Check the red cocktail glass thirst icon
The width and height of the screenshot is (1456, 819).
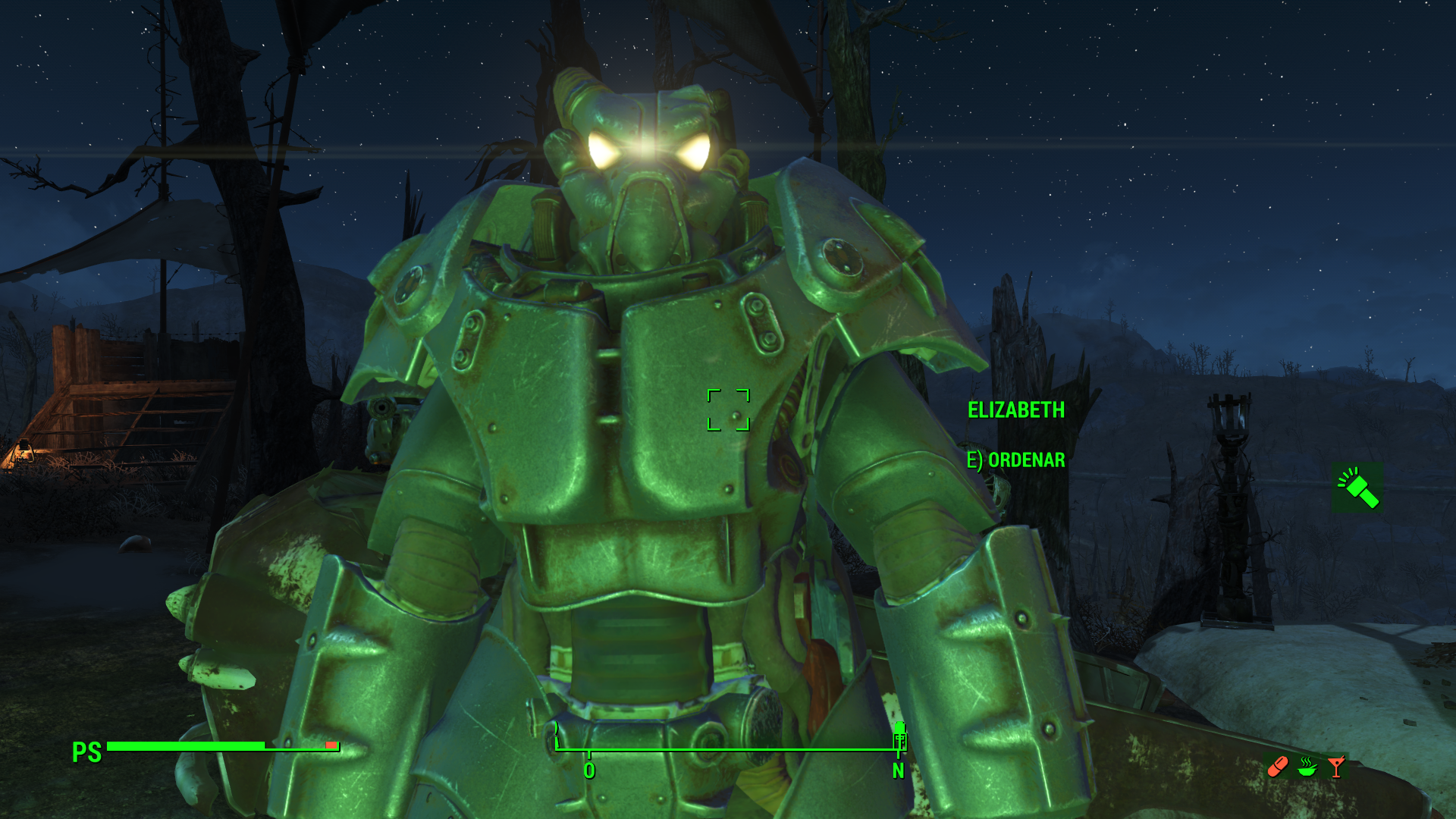pyautogui.click(x=1336, y=767)
